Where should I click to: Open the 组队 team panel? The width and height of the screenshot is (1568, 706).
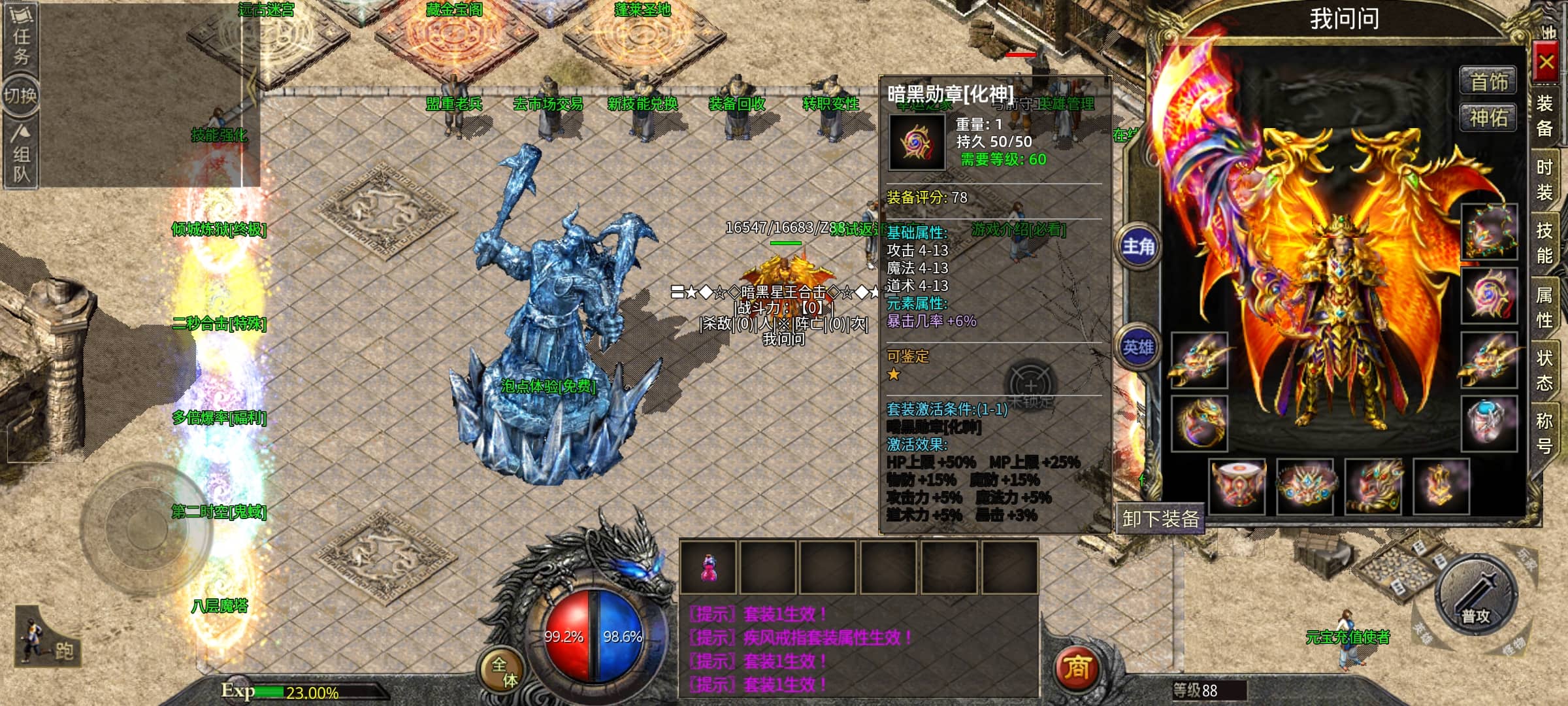[21, 154]
